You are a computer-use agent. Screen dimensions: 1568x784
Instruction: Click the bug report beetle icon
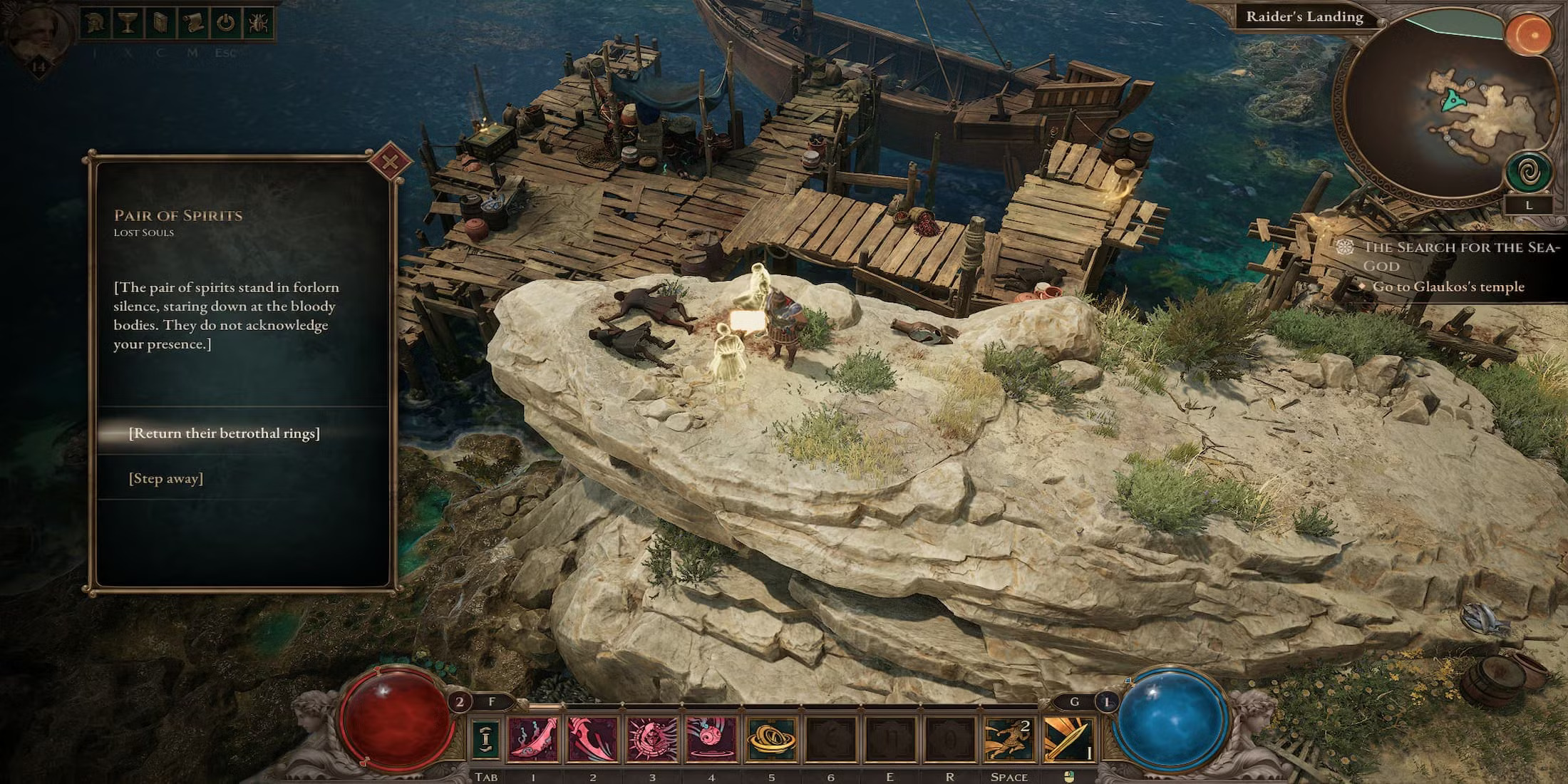[x=257, y=23]
